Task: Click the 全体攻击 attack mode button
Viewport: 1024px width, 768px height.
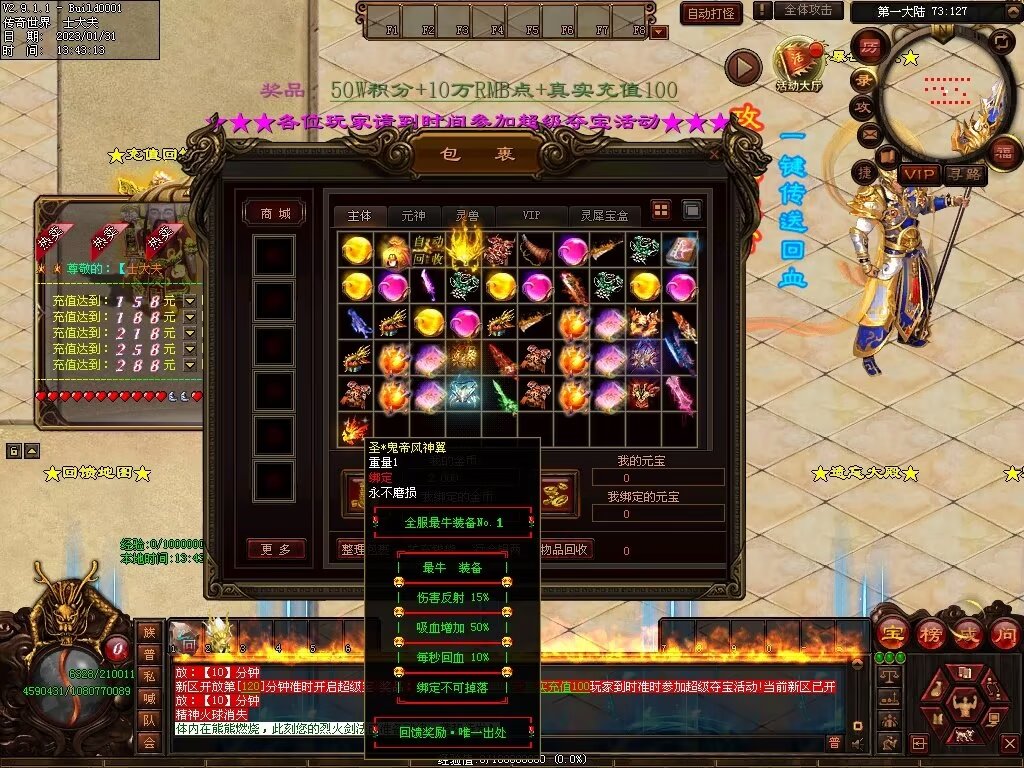Action: (x=807, y=10)
